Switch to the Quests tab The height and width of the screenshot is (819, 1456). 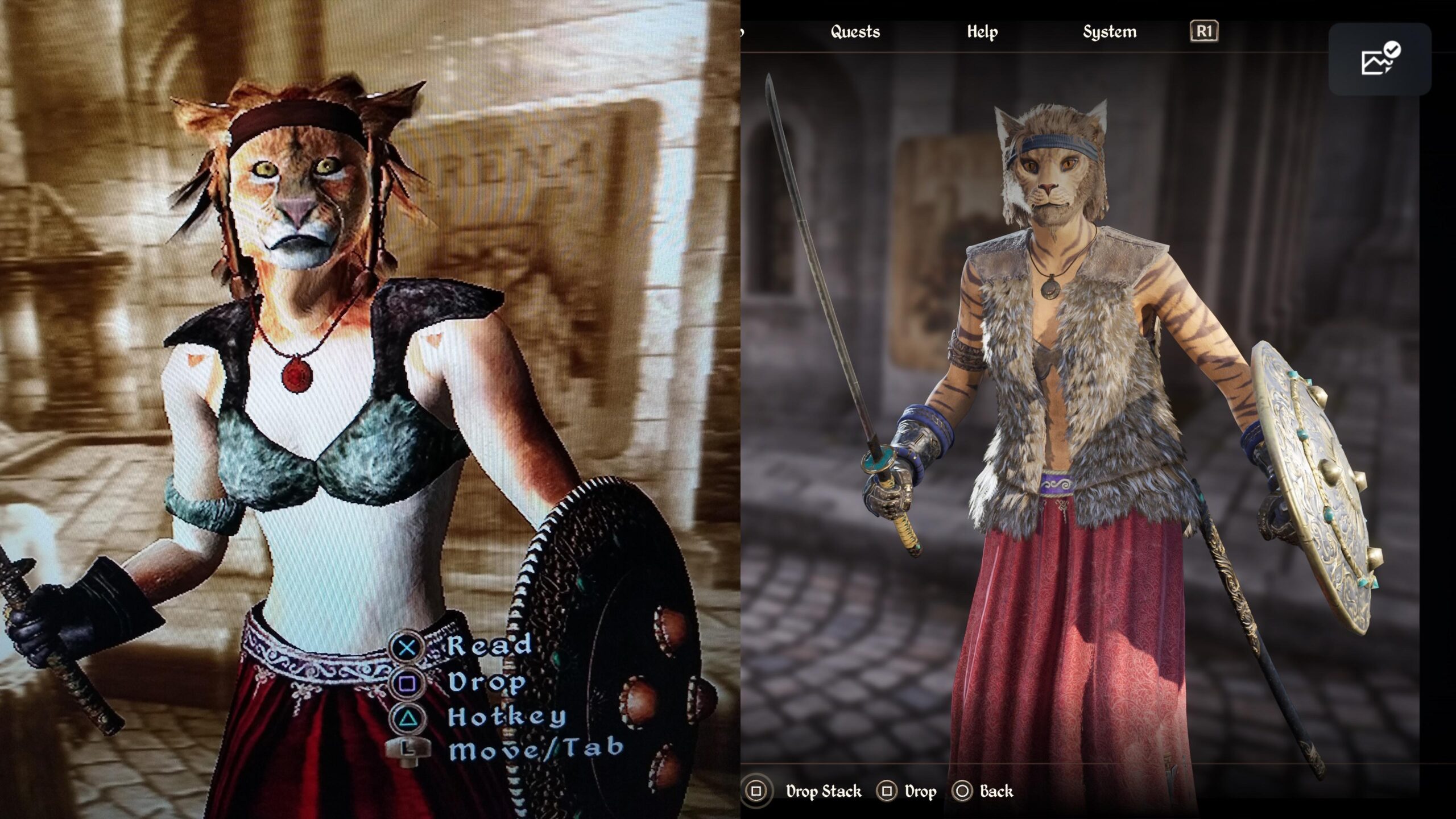point(854,32)
